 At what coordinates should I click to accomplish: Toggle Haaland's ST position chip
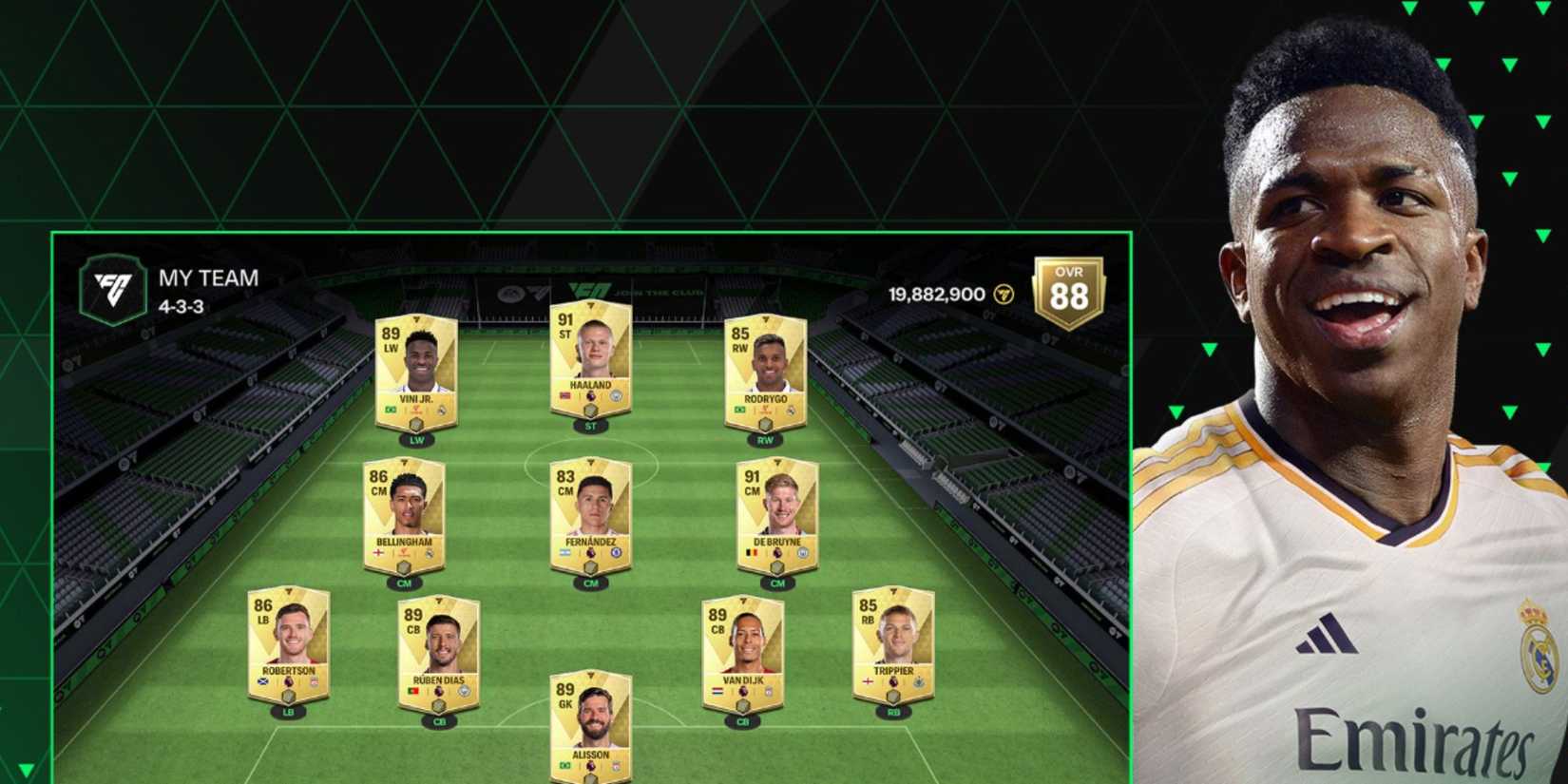click(589, 427)
